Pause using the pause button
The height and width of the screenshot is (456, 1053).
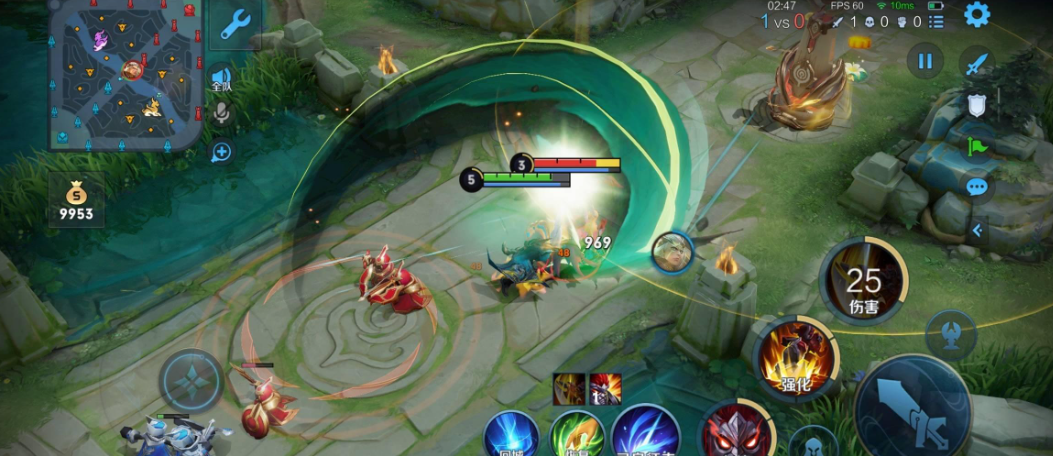point(925,61)
